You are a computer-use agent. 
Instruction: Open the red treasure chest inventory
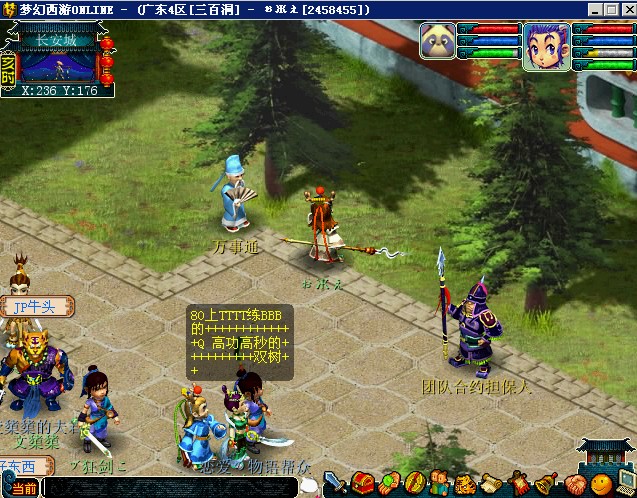tap(362, 483)
